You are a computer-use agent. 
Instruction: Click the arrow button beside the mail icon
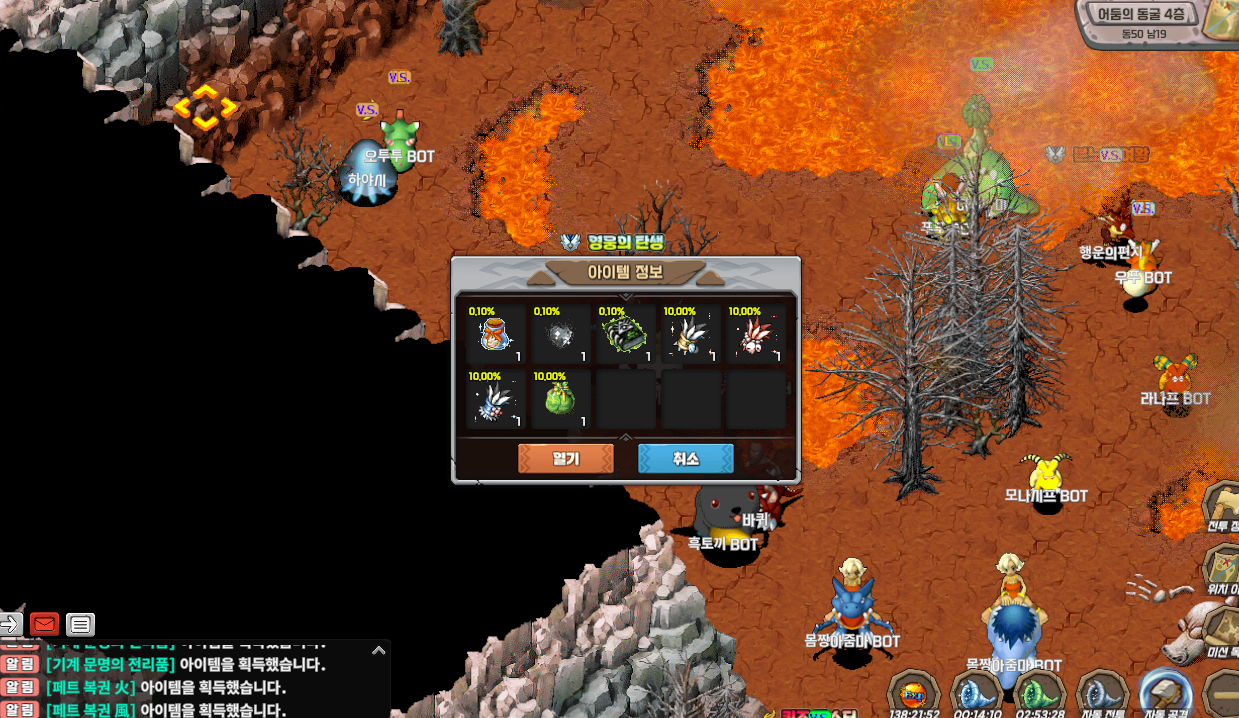pyautogui.click(x=10, y=625)
